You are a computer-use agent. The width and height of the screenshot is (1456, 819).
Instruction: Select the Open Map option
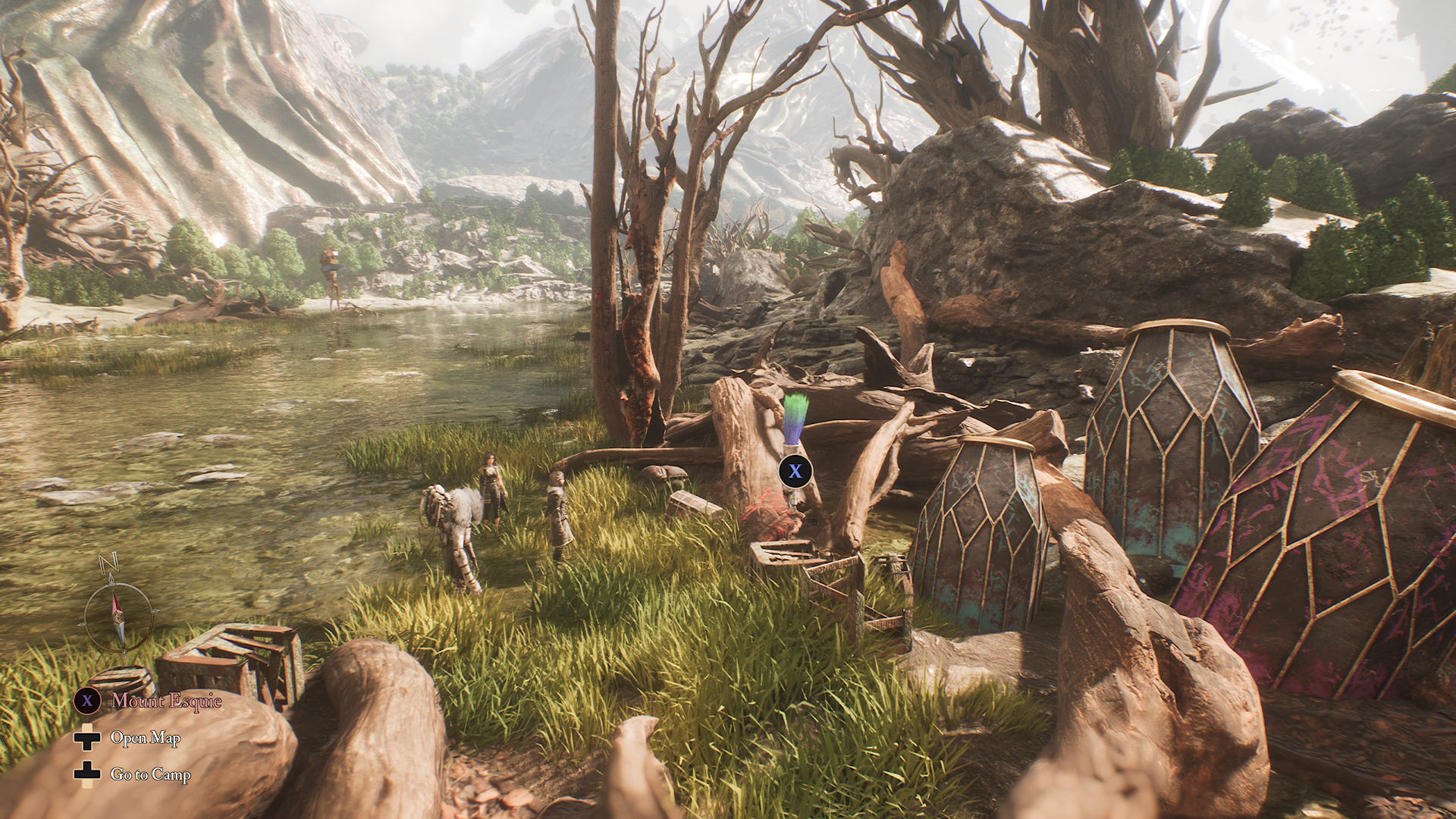point(145,738)
